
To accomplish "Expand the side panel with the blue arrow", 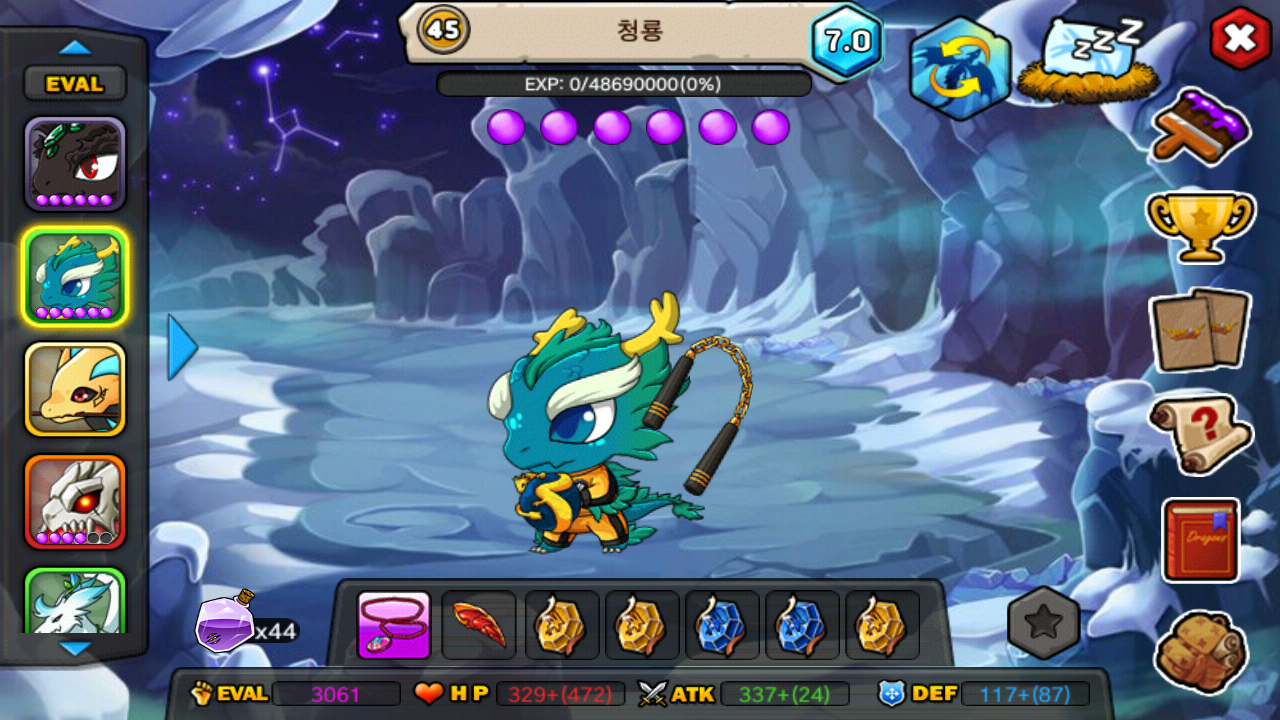I will tap(181, 347).
